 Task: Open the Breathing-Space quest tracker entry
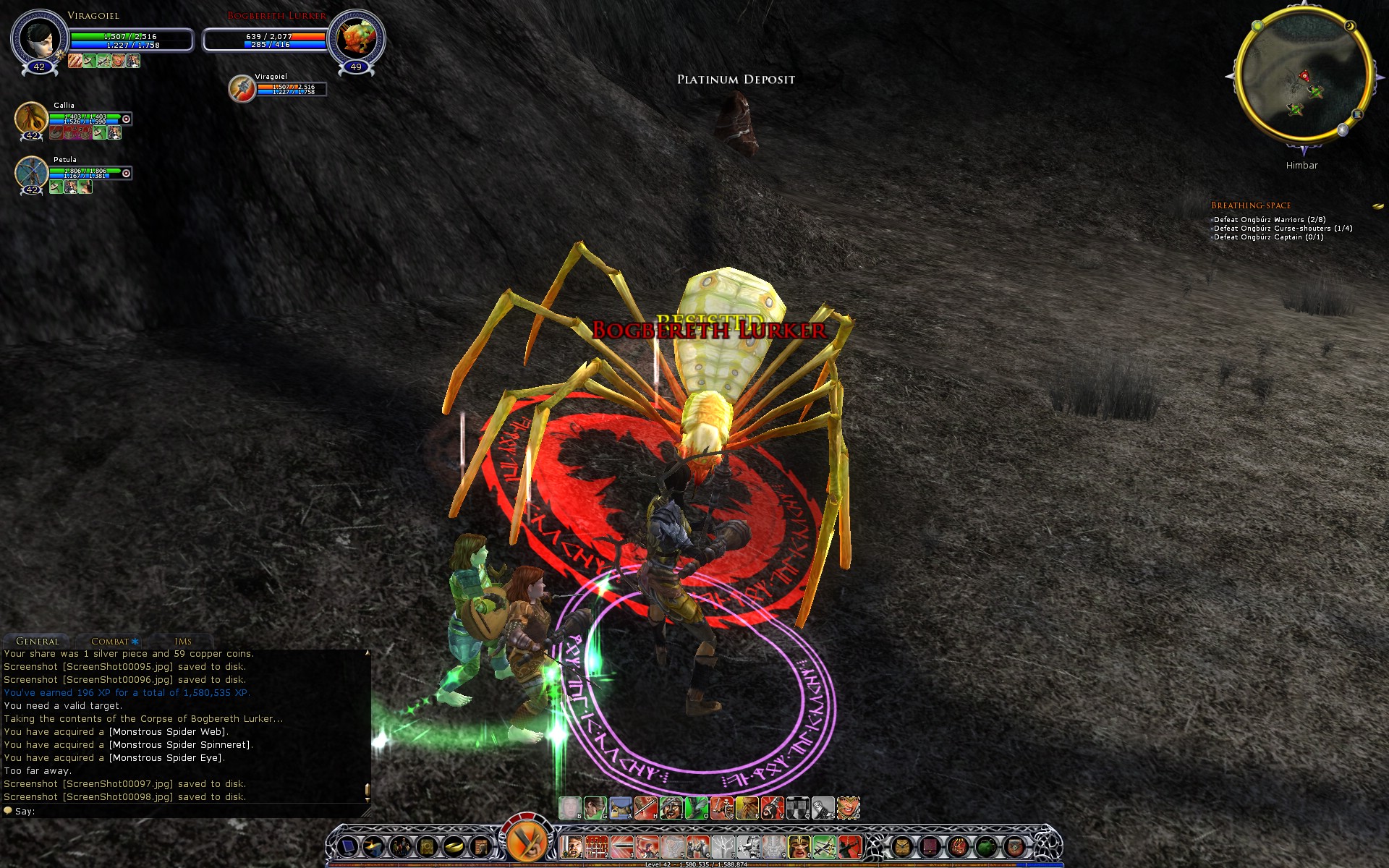(1251, 205)
